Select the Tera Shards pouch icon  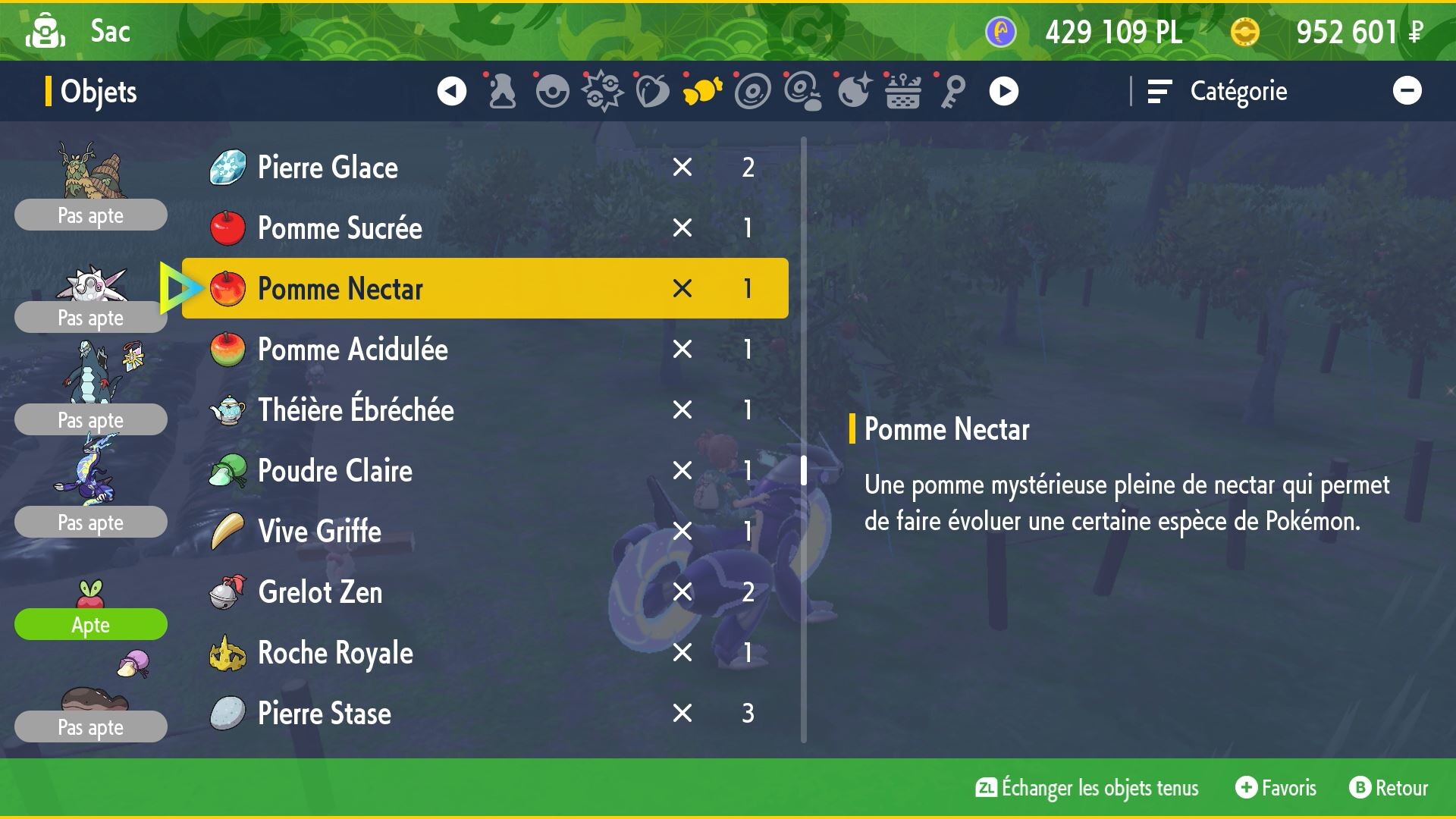pyautogui.click(x=852, y=90)
